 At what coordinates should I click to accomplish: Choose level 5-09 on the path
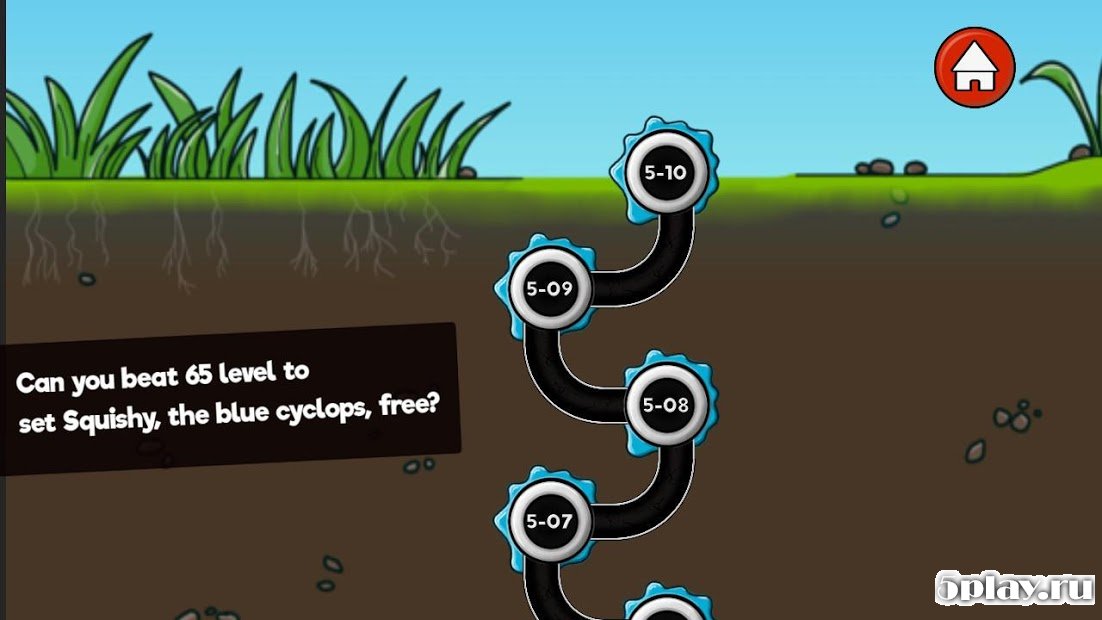(548, 289)
